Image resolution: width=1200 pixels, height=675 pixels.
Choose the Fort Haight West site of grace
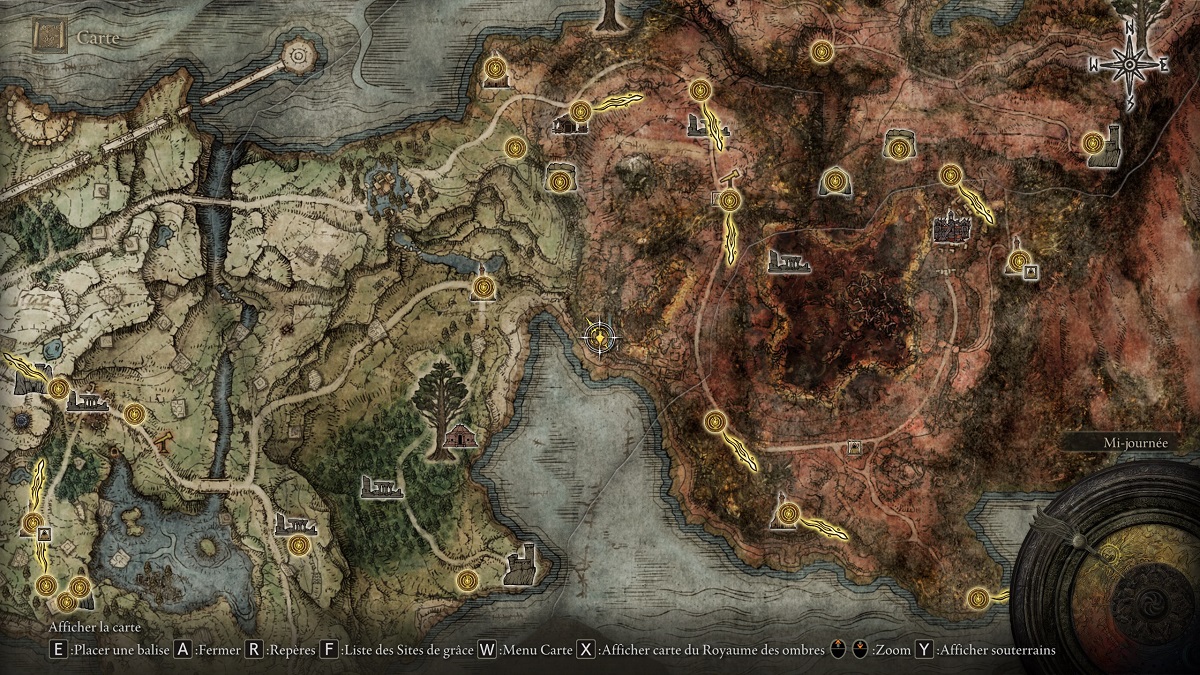(468, 580)
